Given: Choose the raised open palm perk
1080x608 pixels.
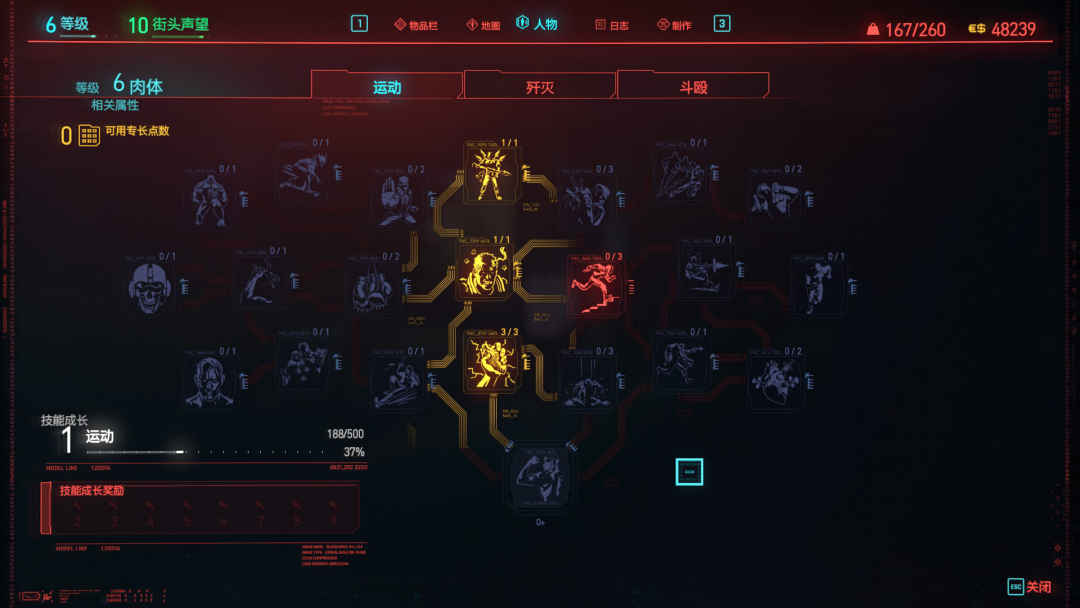Looking at the screenshot, I should pyautogui.click(x=396, y=198).
